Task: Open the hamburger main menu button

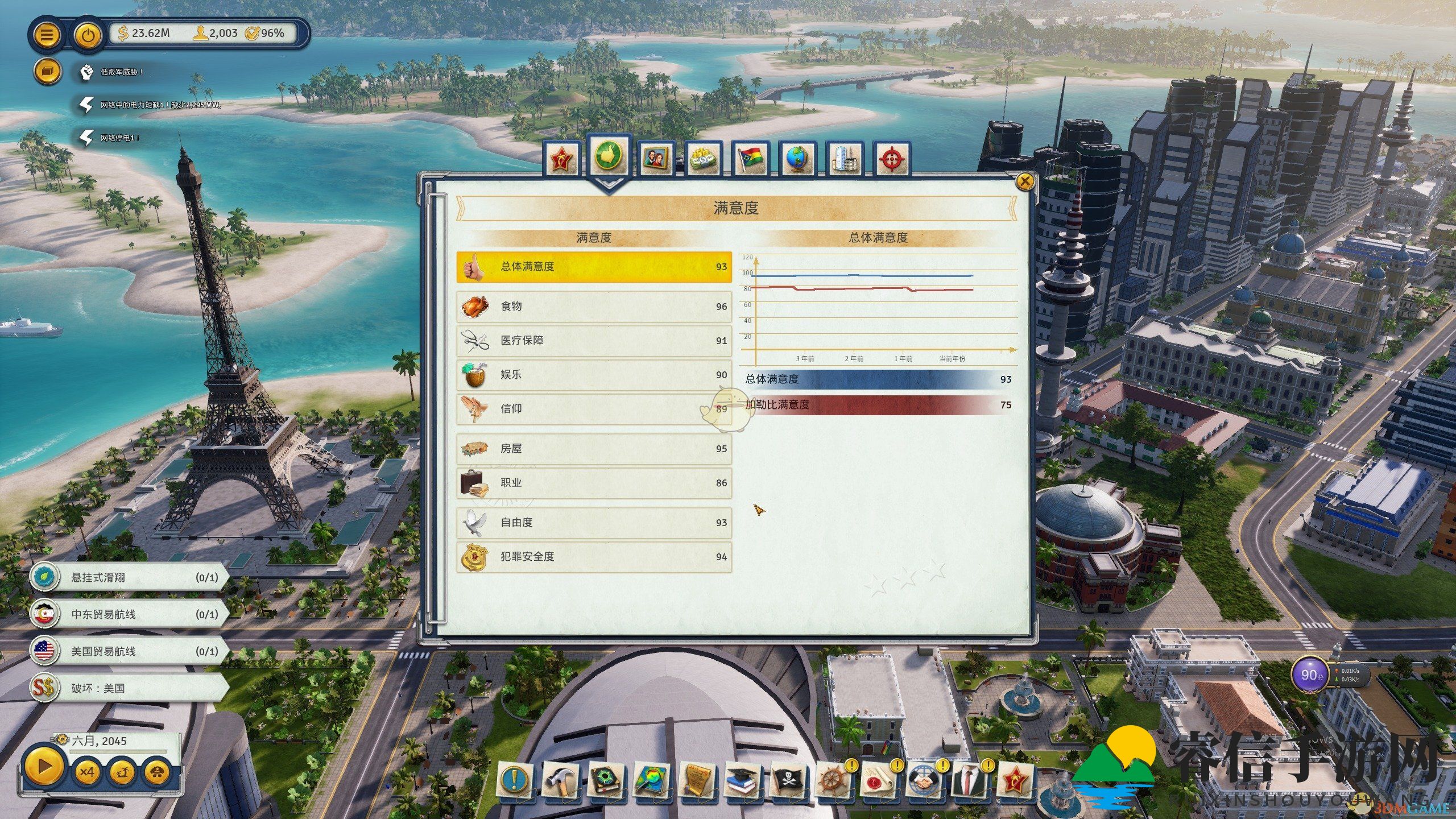Action: point(47,35)
